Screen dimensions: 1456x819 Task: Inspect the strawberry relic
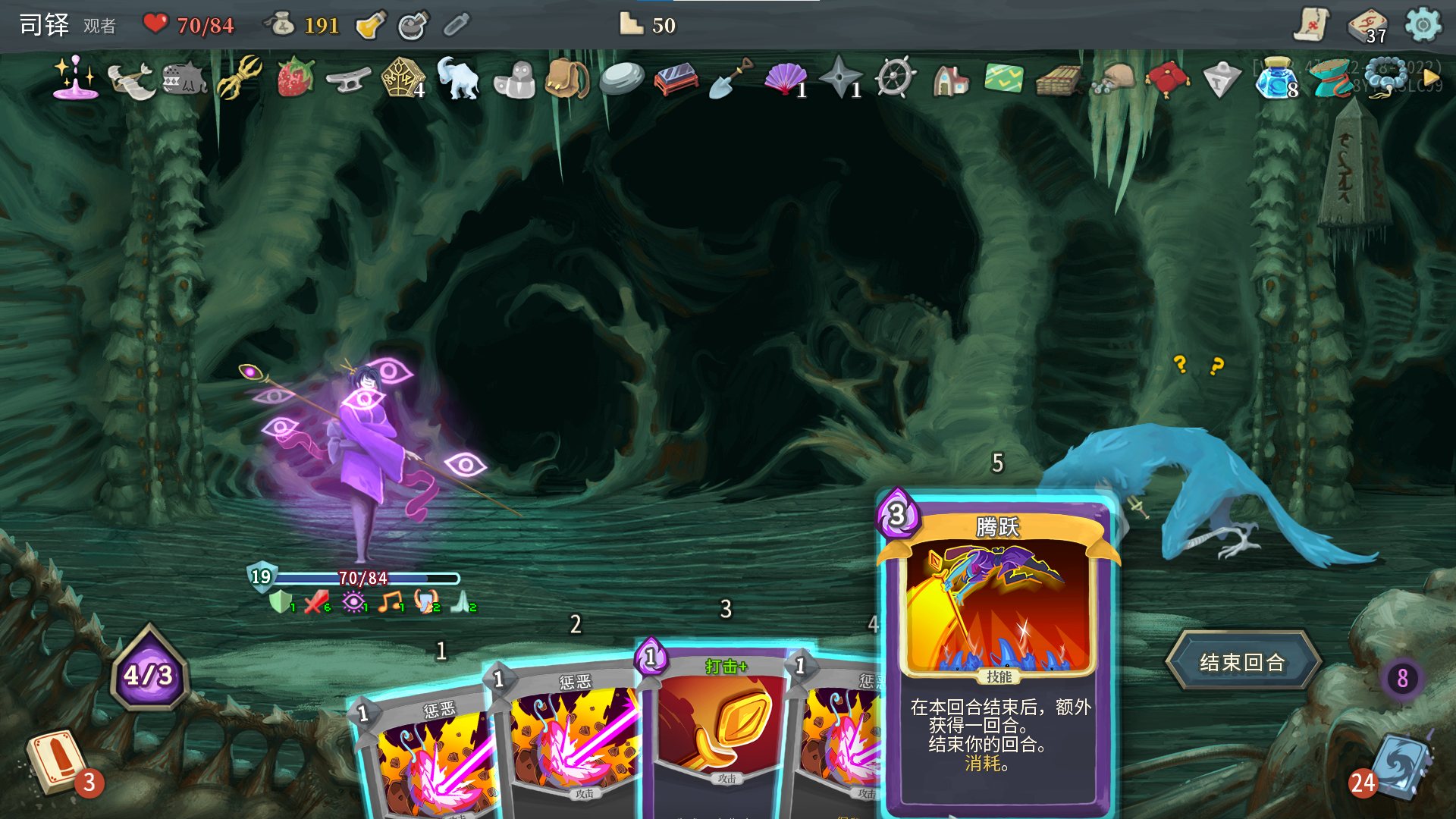[x=295, y=78]
